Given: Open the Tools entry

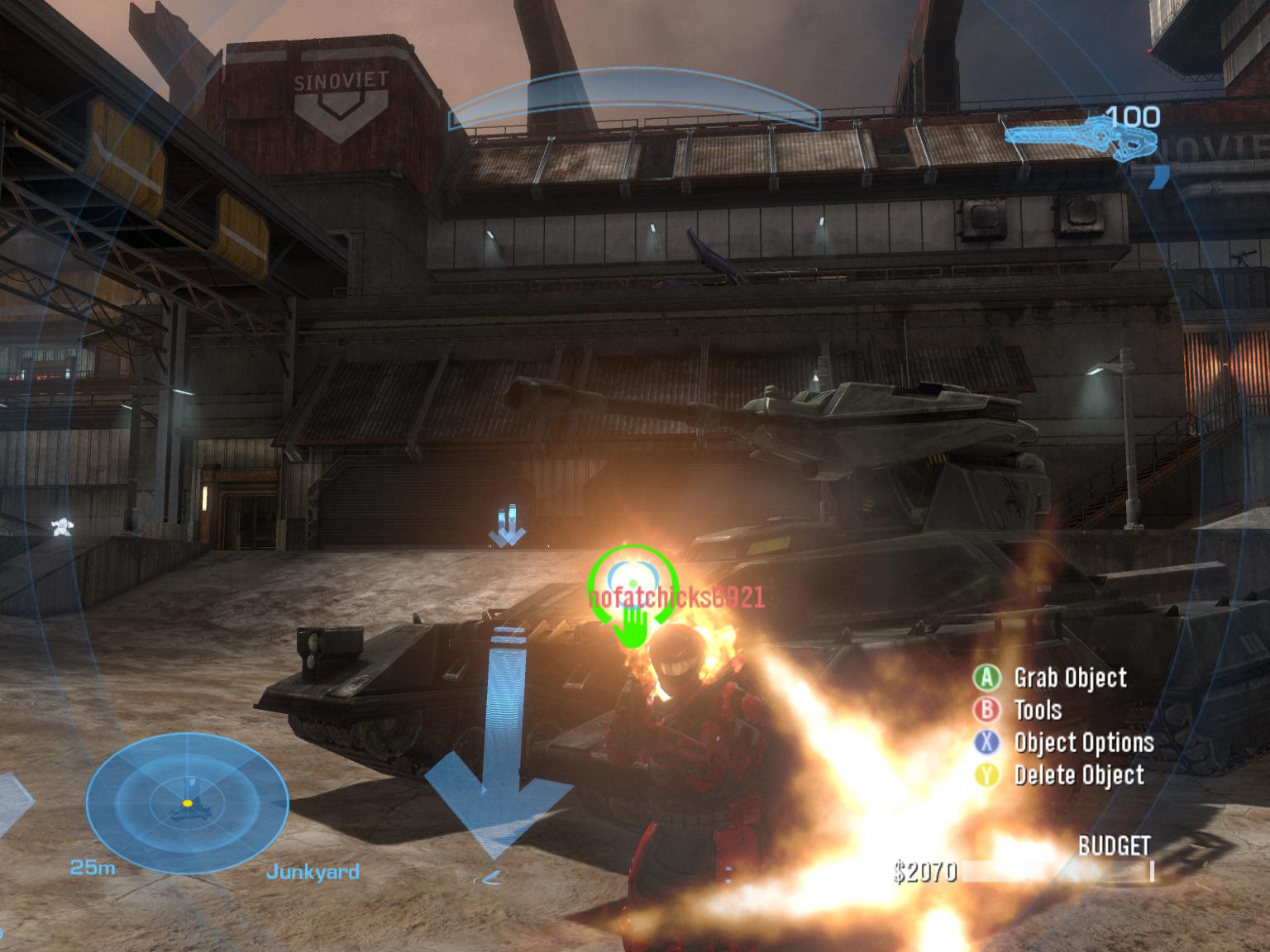Looking at the screenshot, I should coord(1037,711).
